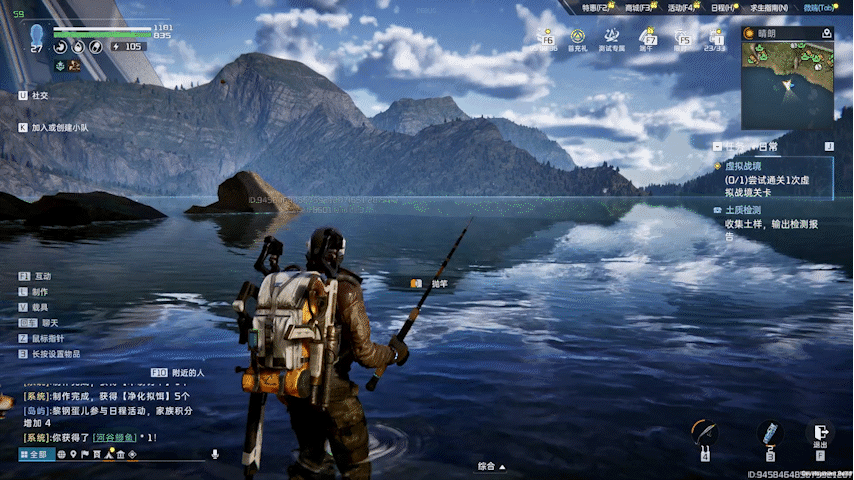Expand the 综合 panel at bottom center
Screen dimensions: 854x480
(x=490, y=466)
